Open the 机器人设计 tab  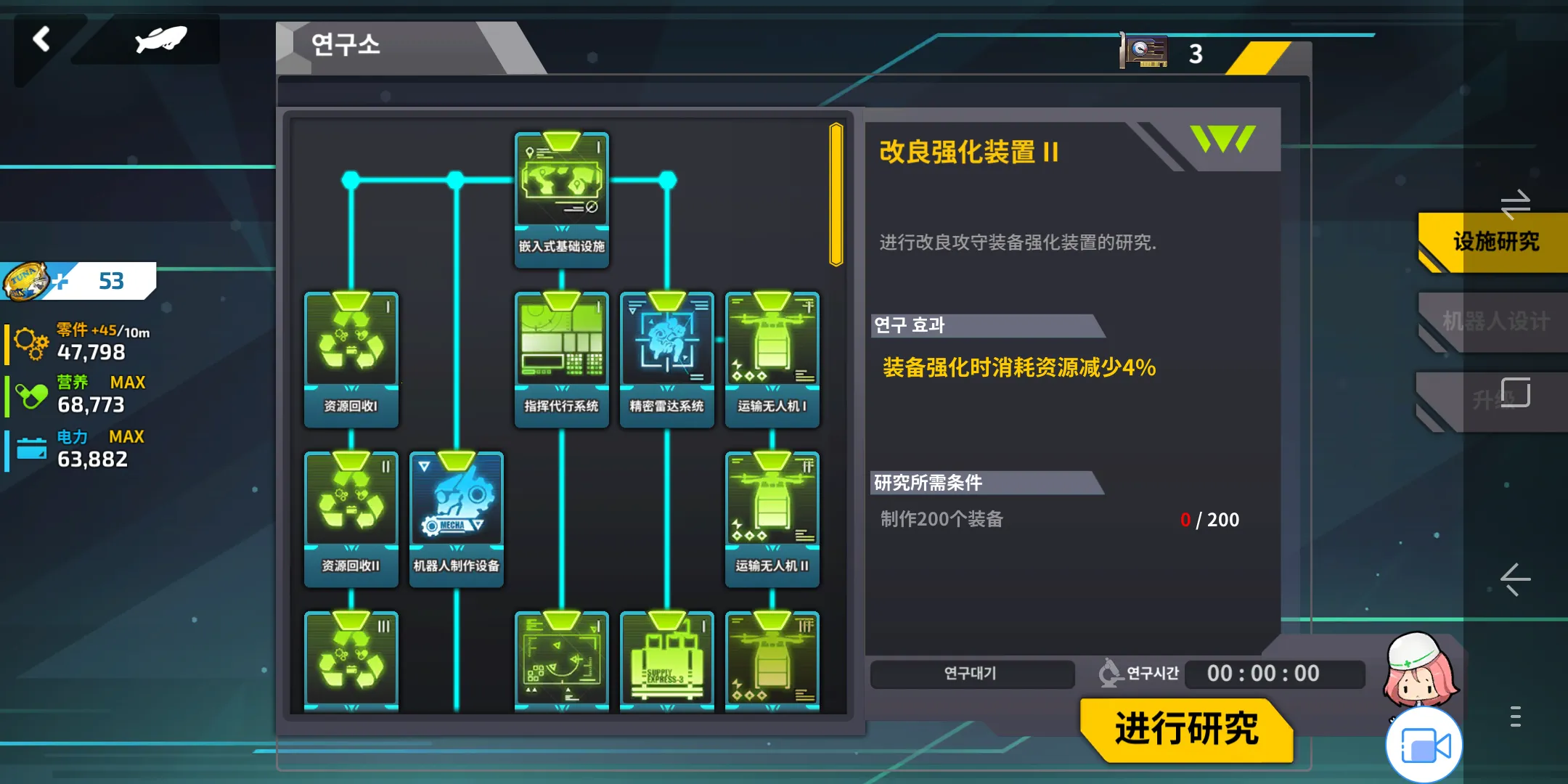(x=1495, y=322)
